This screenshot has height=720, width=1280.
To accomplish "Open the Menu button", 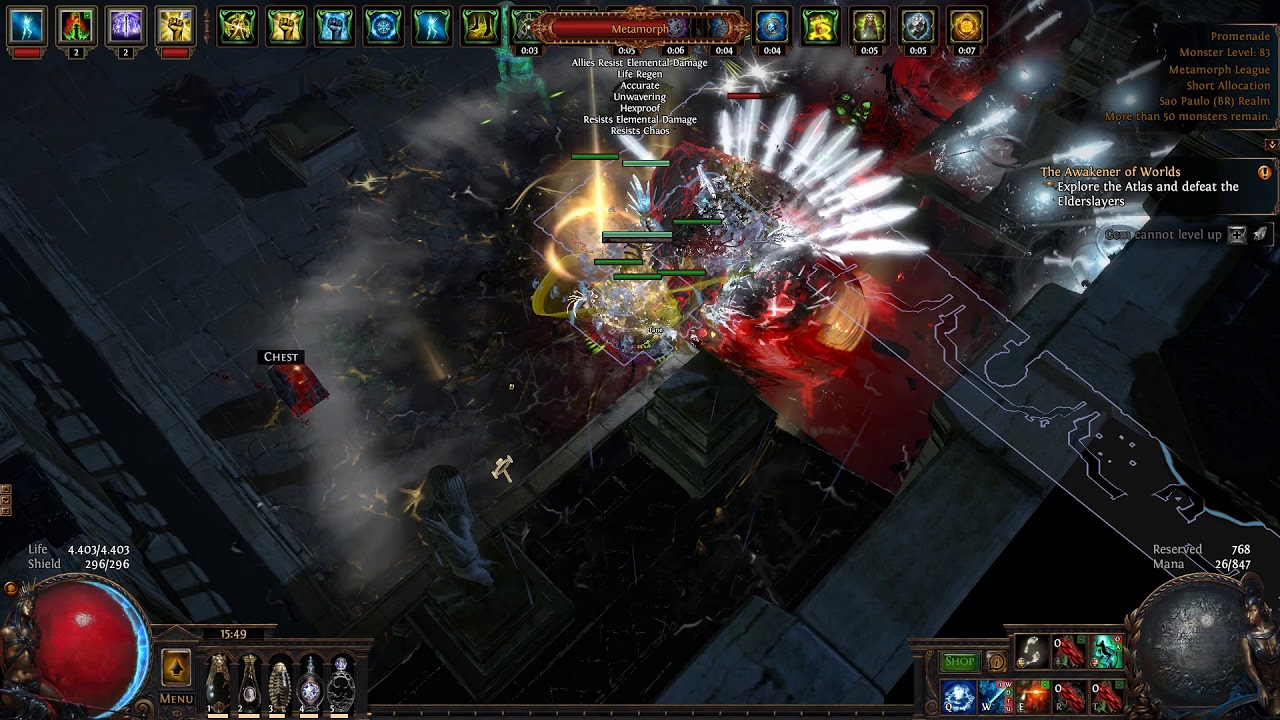I will click(176, 699).
